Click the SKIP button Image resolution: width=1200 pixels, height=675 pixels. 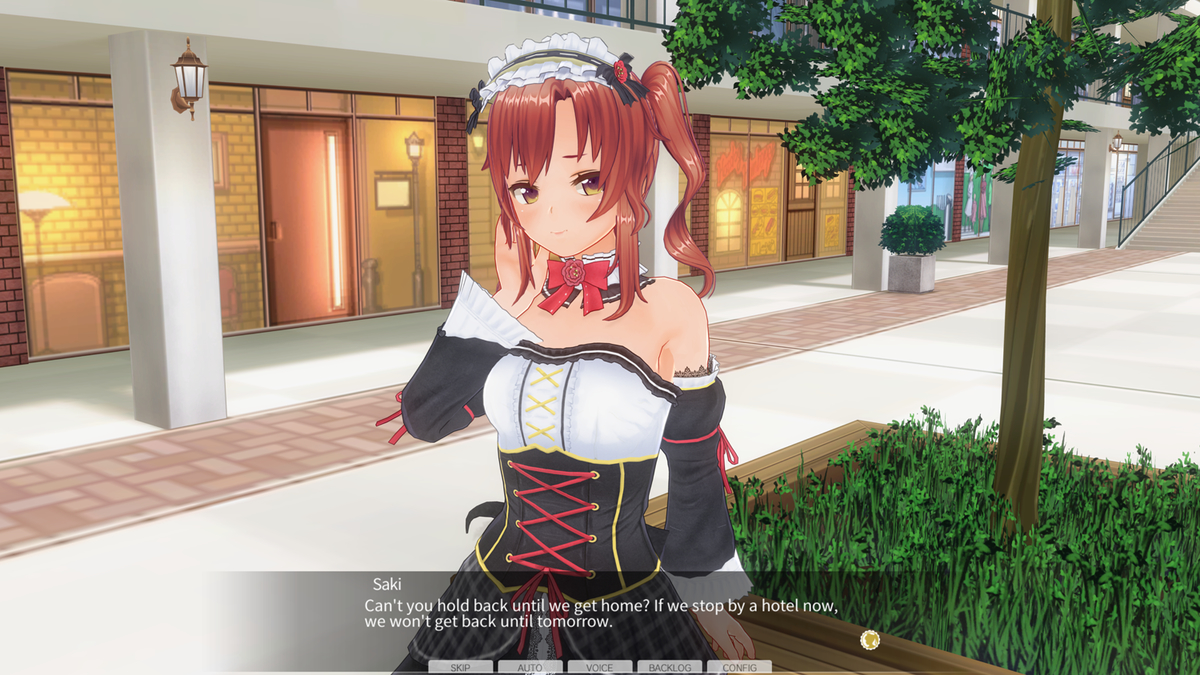click(x=460, y=667)
